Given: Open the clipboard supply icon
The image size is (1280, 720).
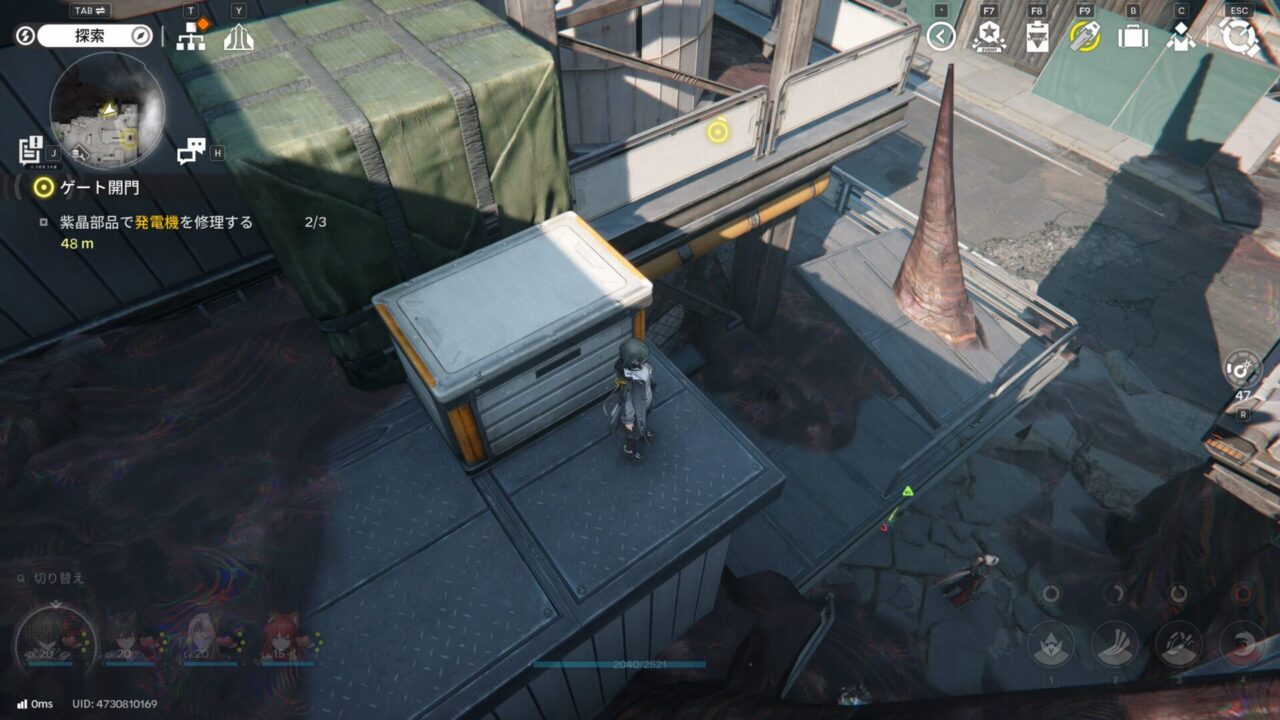Looking at the screenshot, I should coord(1037,37).
